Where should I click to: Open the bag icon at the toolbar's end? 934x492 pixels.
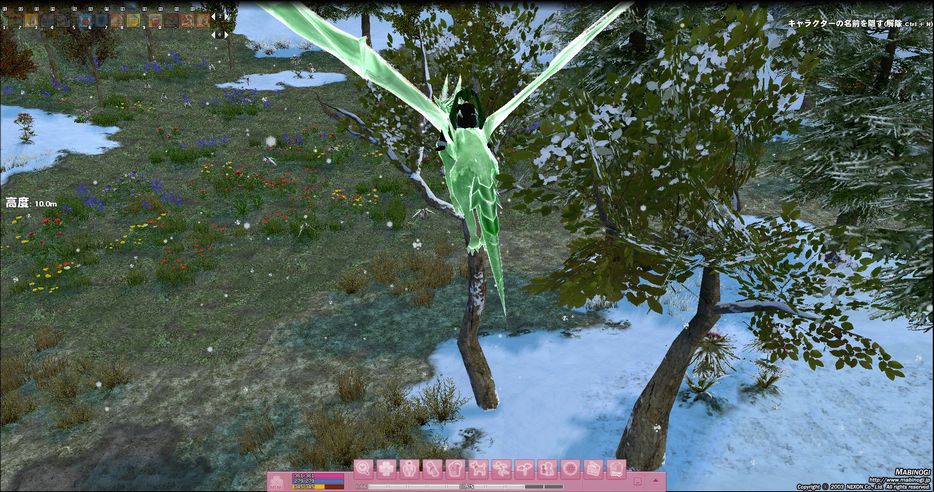click(x=616, y=468)
